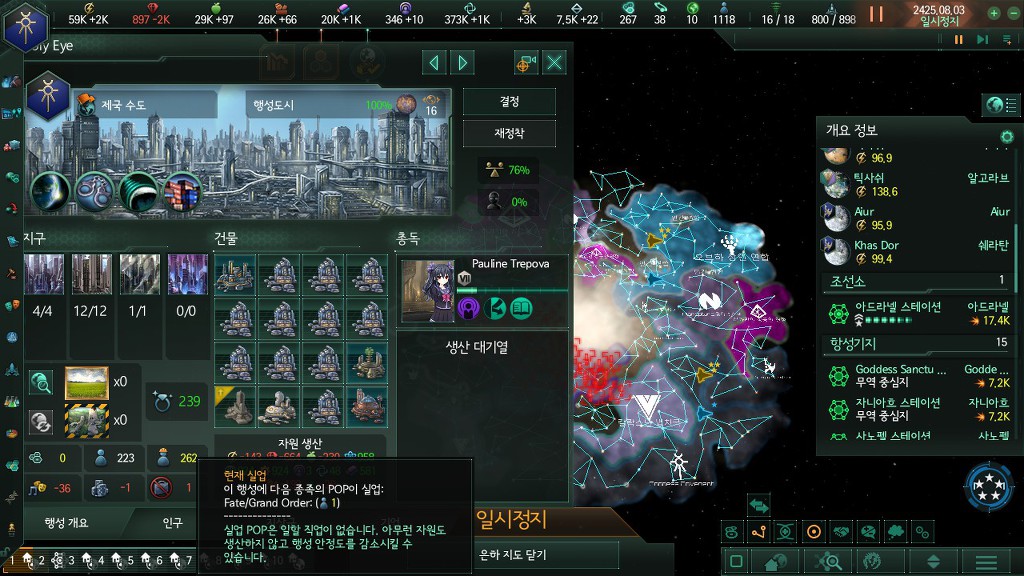1024x576 pixels.
Task: Open the empire emblem in the top-left corner
Action: coord(25,25)
